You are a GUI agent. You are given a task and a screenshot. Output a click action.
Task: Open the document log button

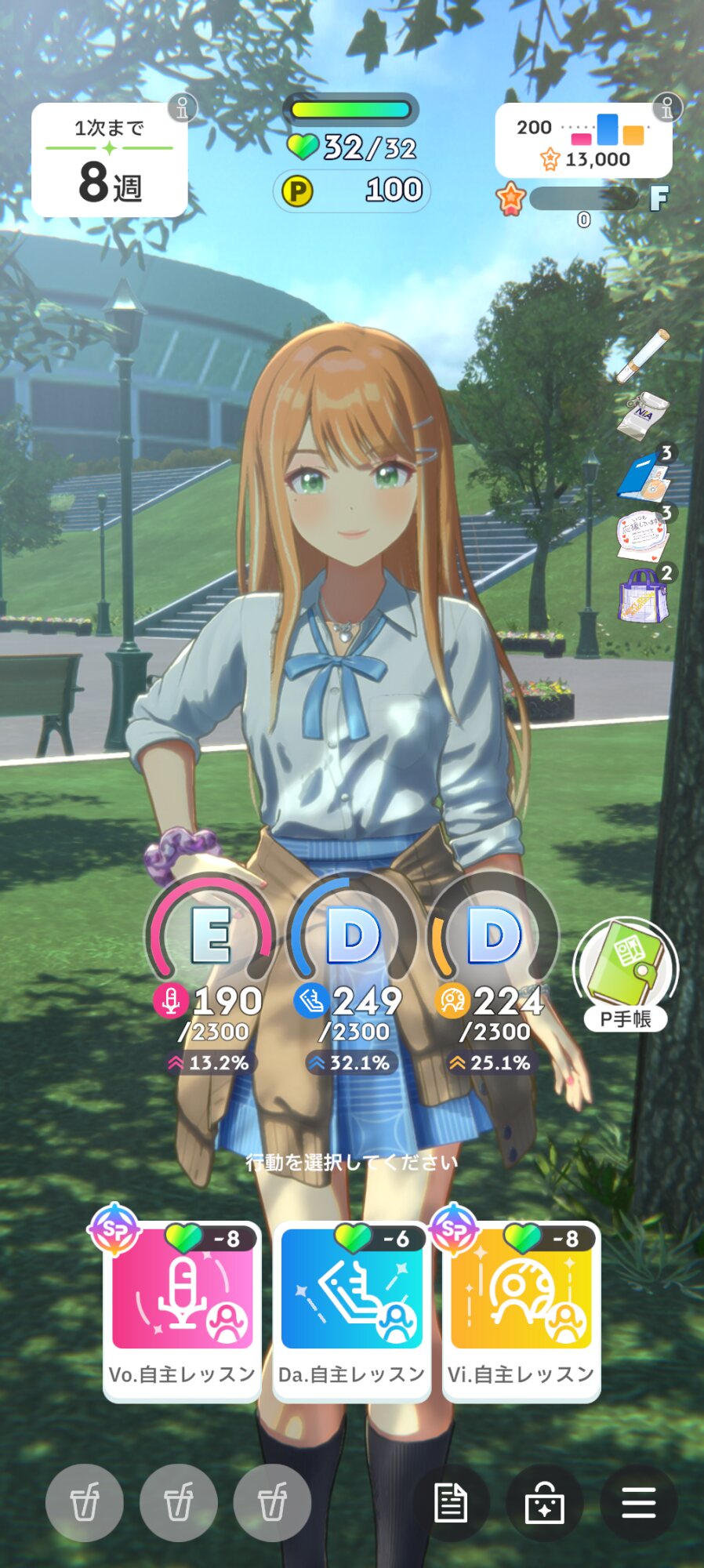pos(451,1503)
